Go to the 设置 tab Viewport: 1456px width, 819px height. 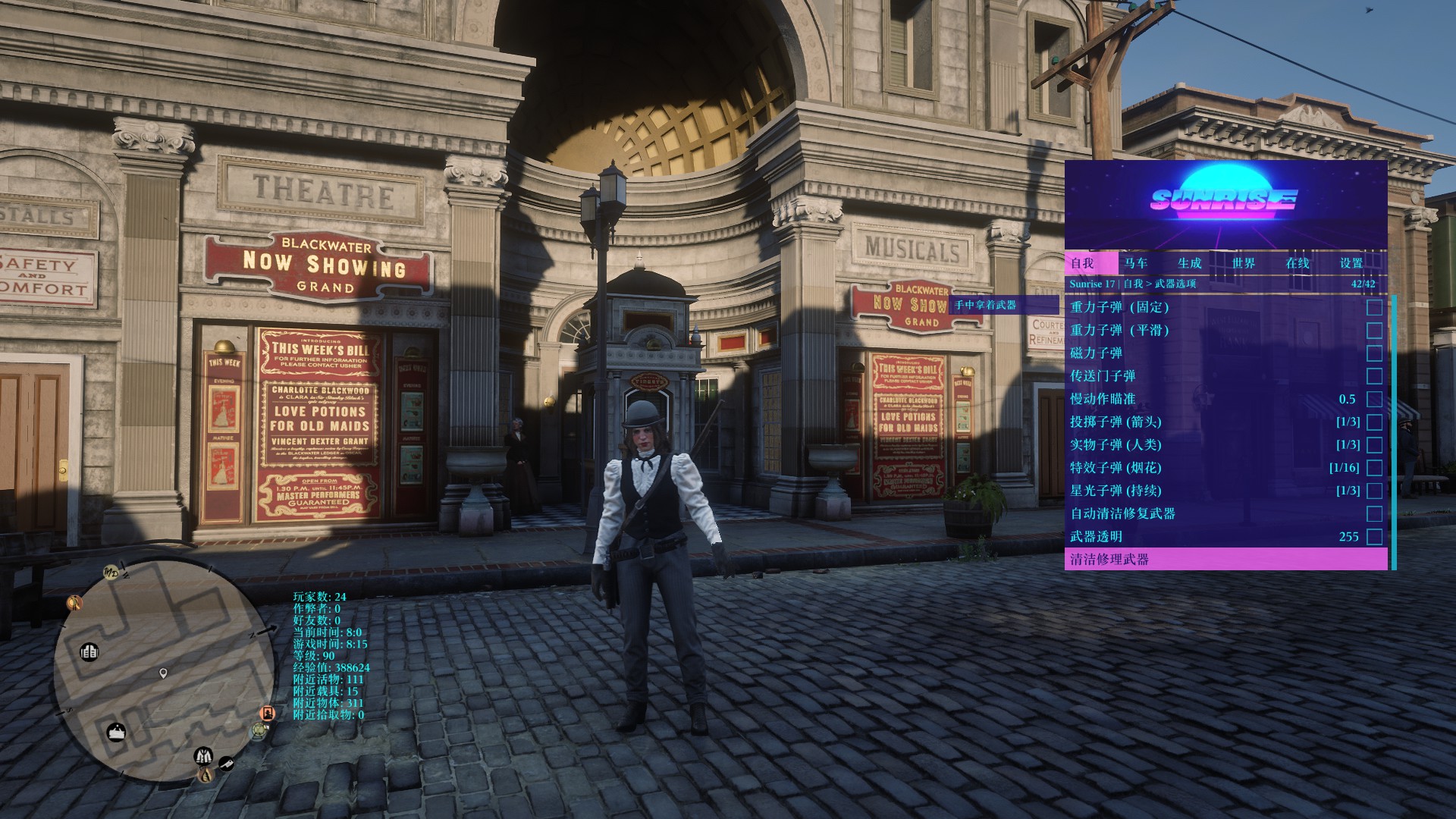pyautogui.click(x=1351, y=263)
